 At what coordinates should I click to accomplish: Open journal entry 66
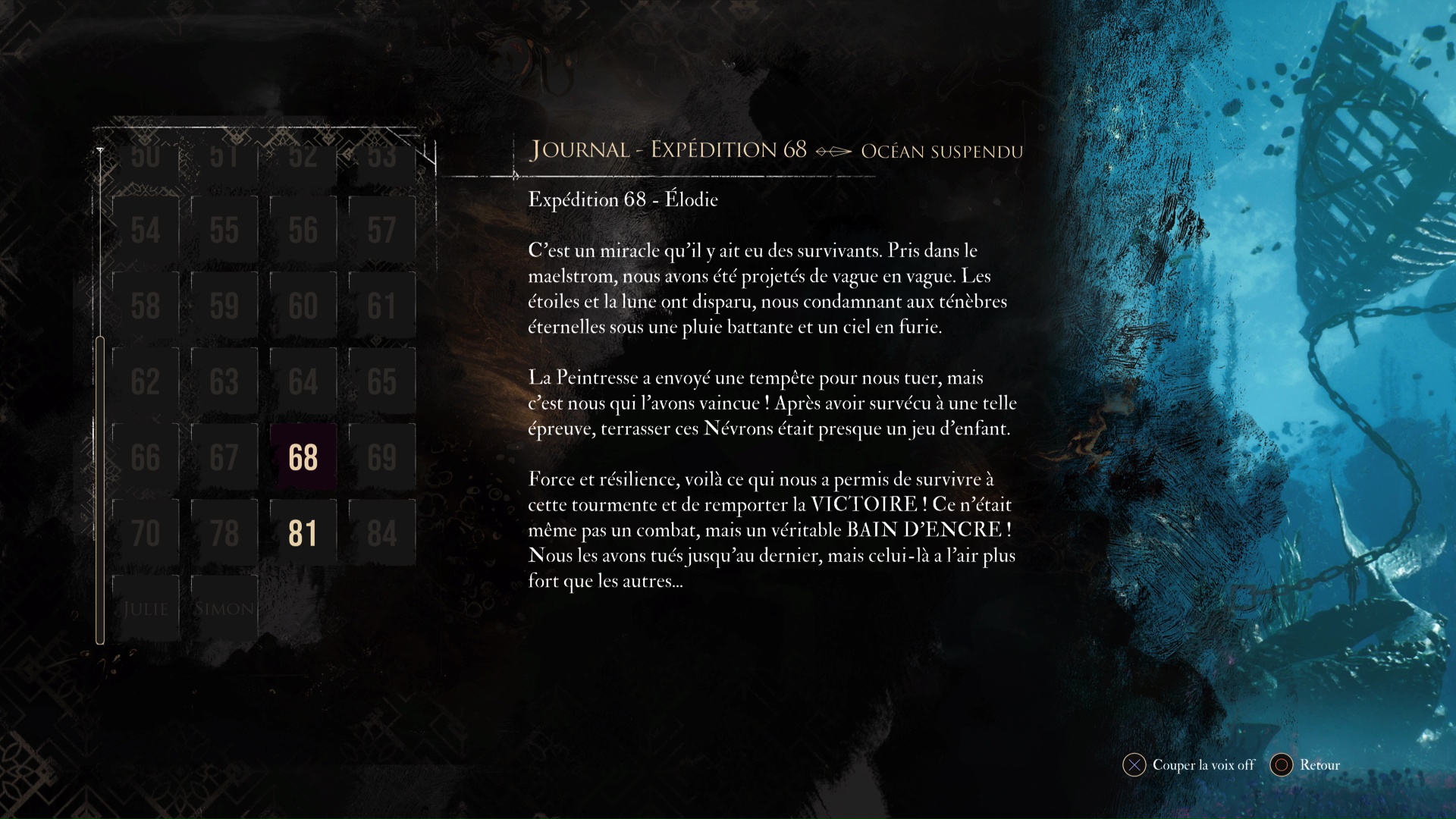146,457
